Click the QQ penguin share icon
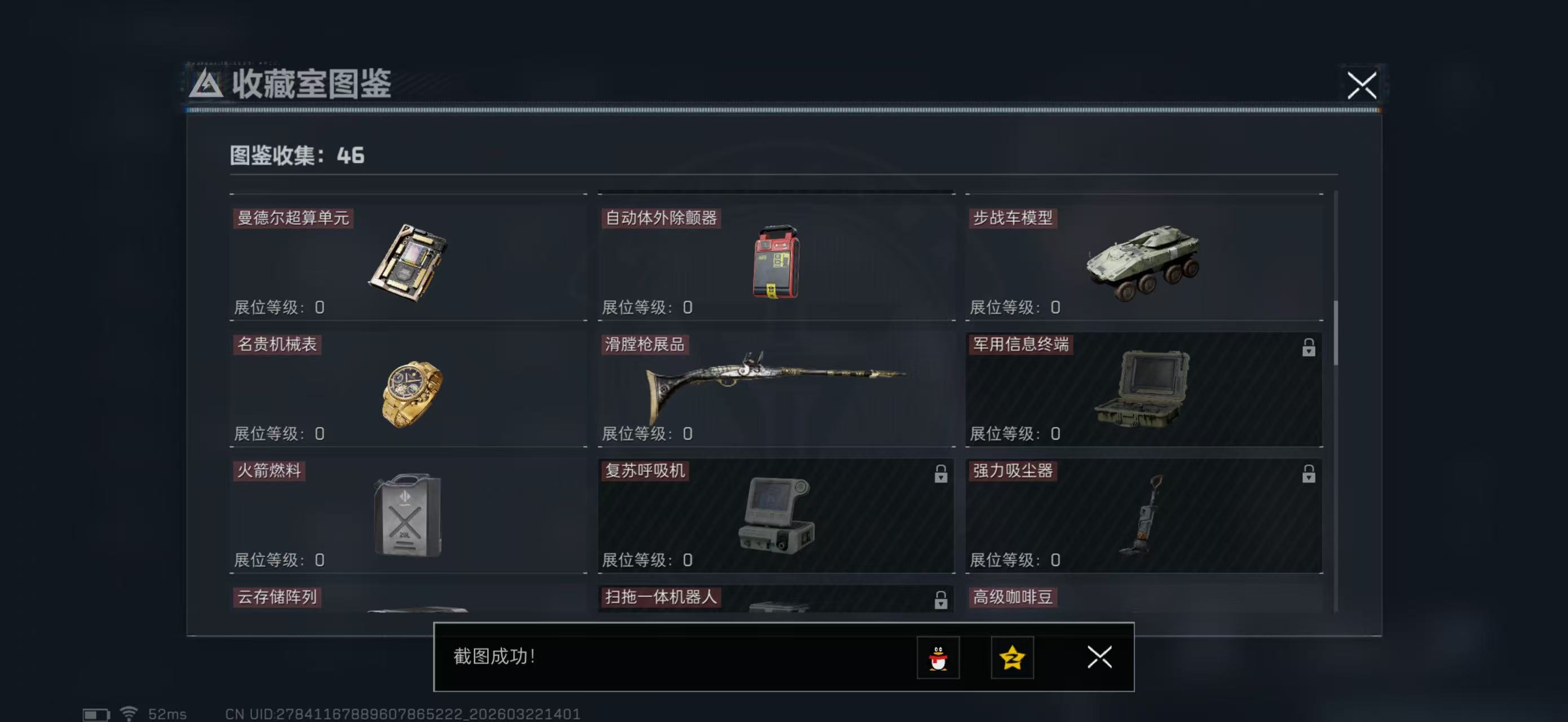 (x=939, y=658)
